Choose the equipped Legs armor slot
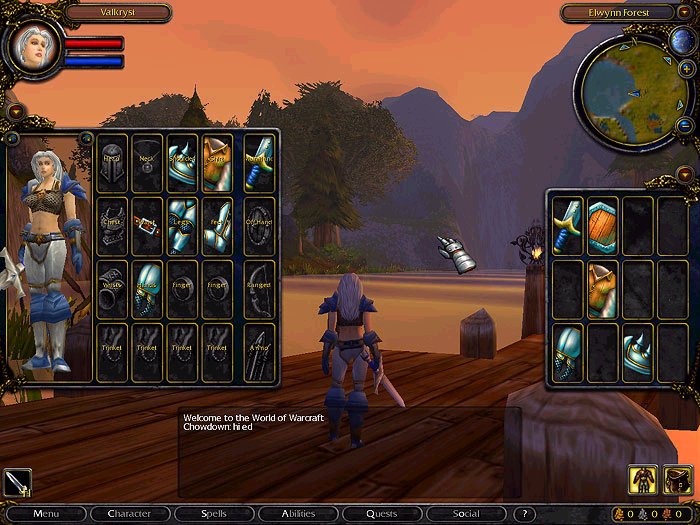The width and height of the screenshot is (700, 525). tap(182, 225)
